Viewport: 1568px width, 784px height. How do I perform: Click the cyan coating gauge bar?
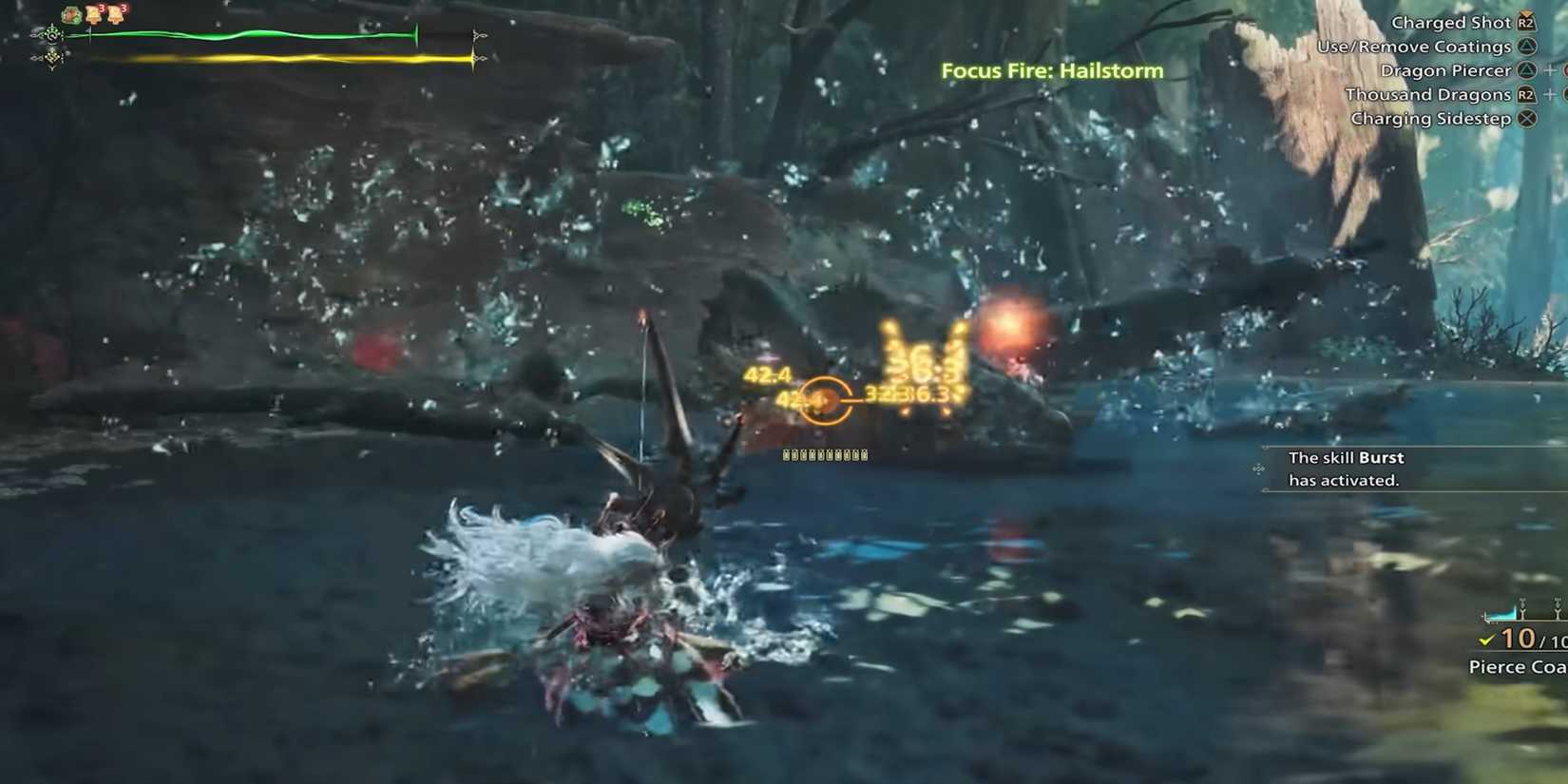[1502, 614]
